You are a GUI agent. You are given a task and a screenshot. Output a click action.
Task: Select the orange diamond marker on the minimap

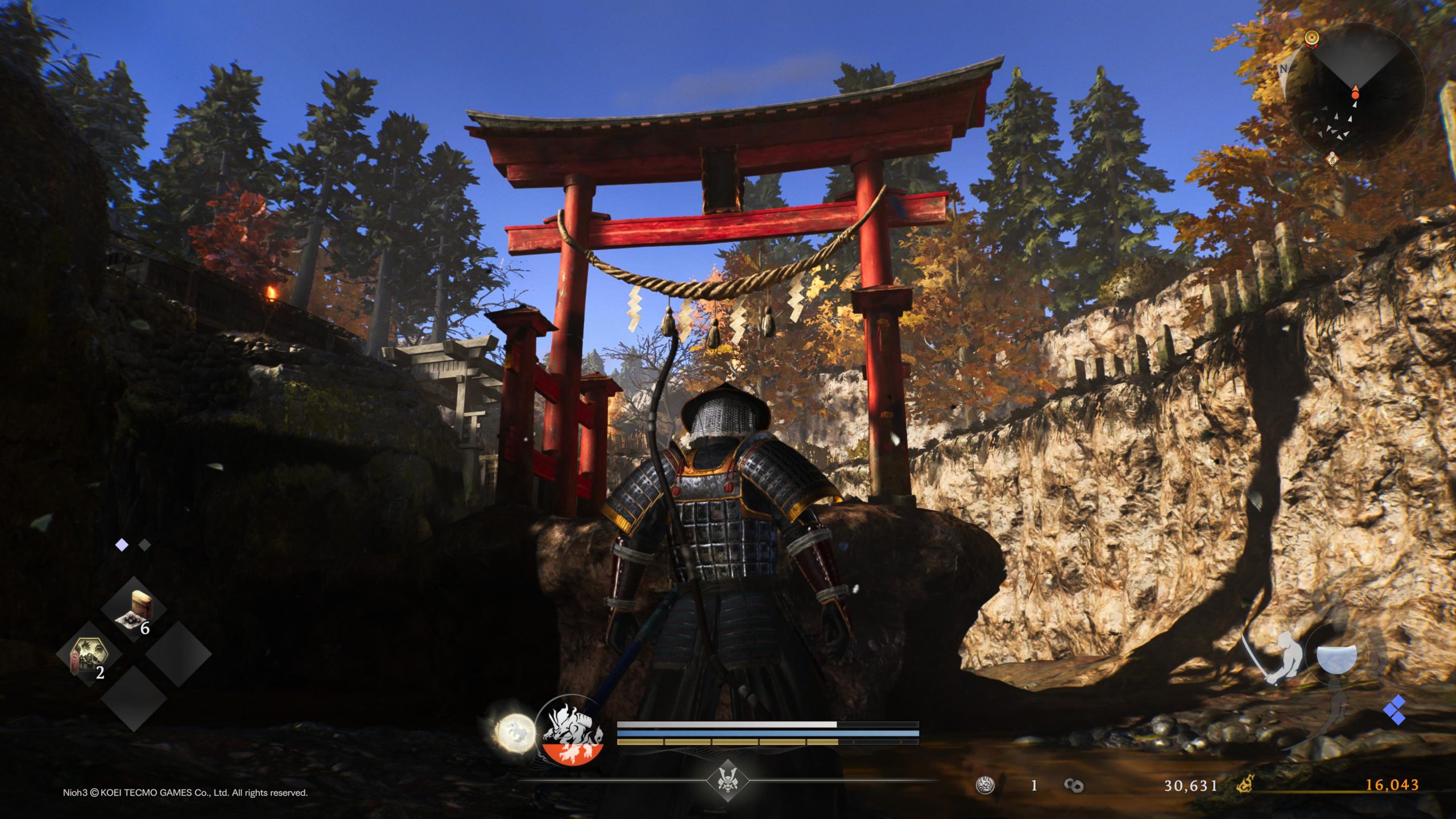click(1332, 159)
